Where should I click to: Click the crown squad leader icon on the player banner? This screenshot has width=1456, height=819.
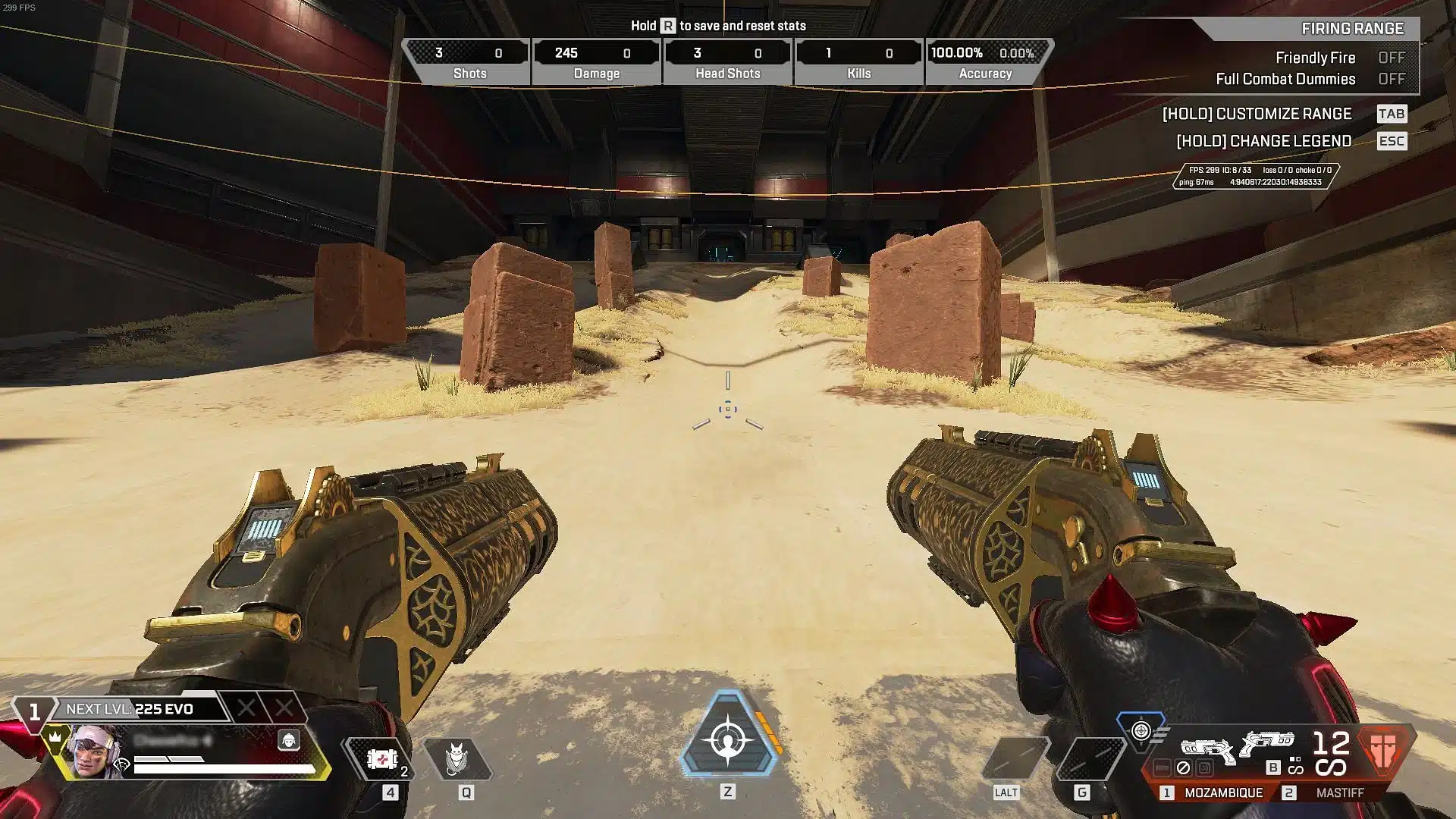click(x=55, y=738)
